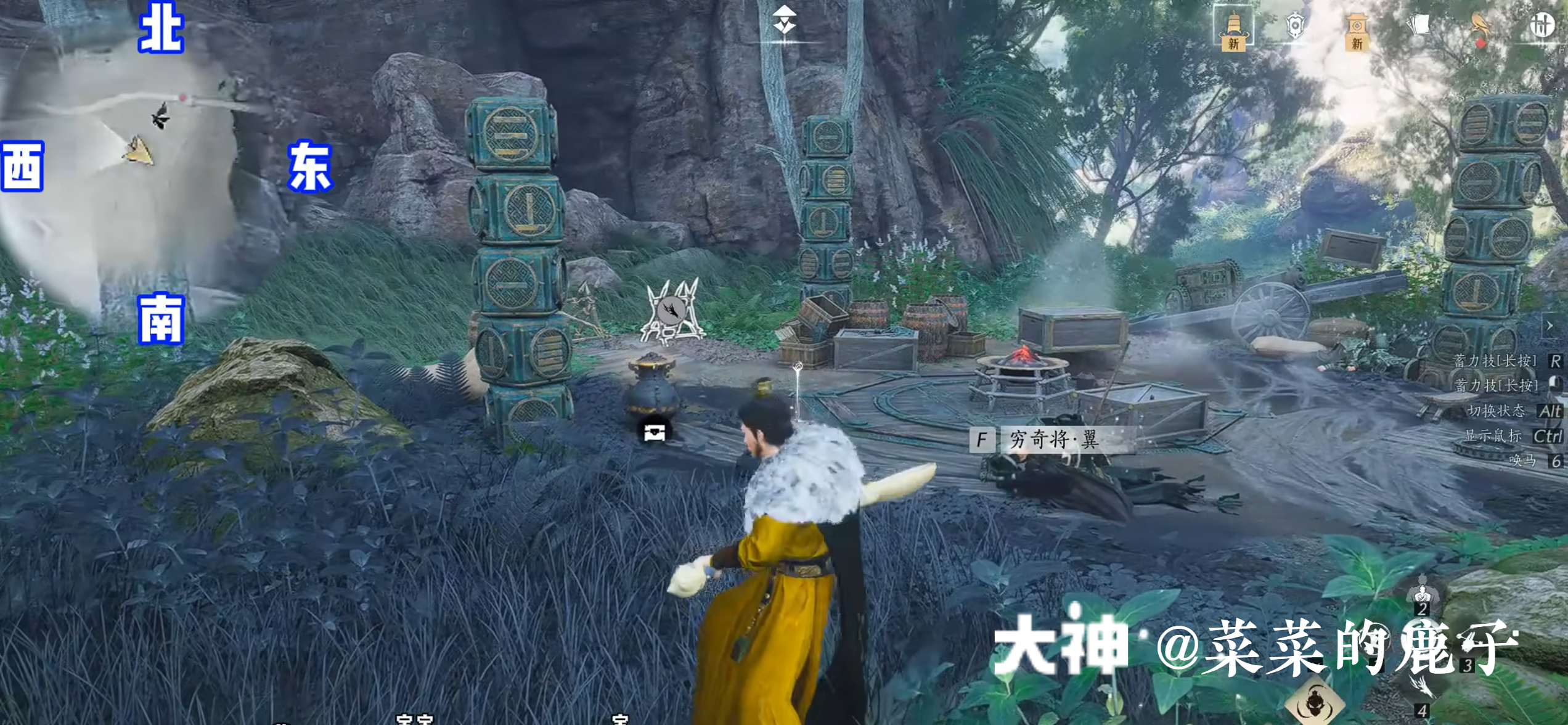
Task: Open the clock tower panel marked 新
Action: pyautogui.click(x=1357, y=31)
